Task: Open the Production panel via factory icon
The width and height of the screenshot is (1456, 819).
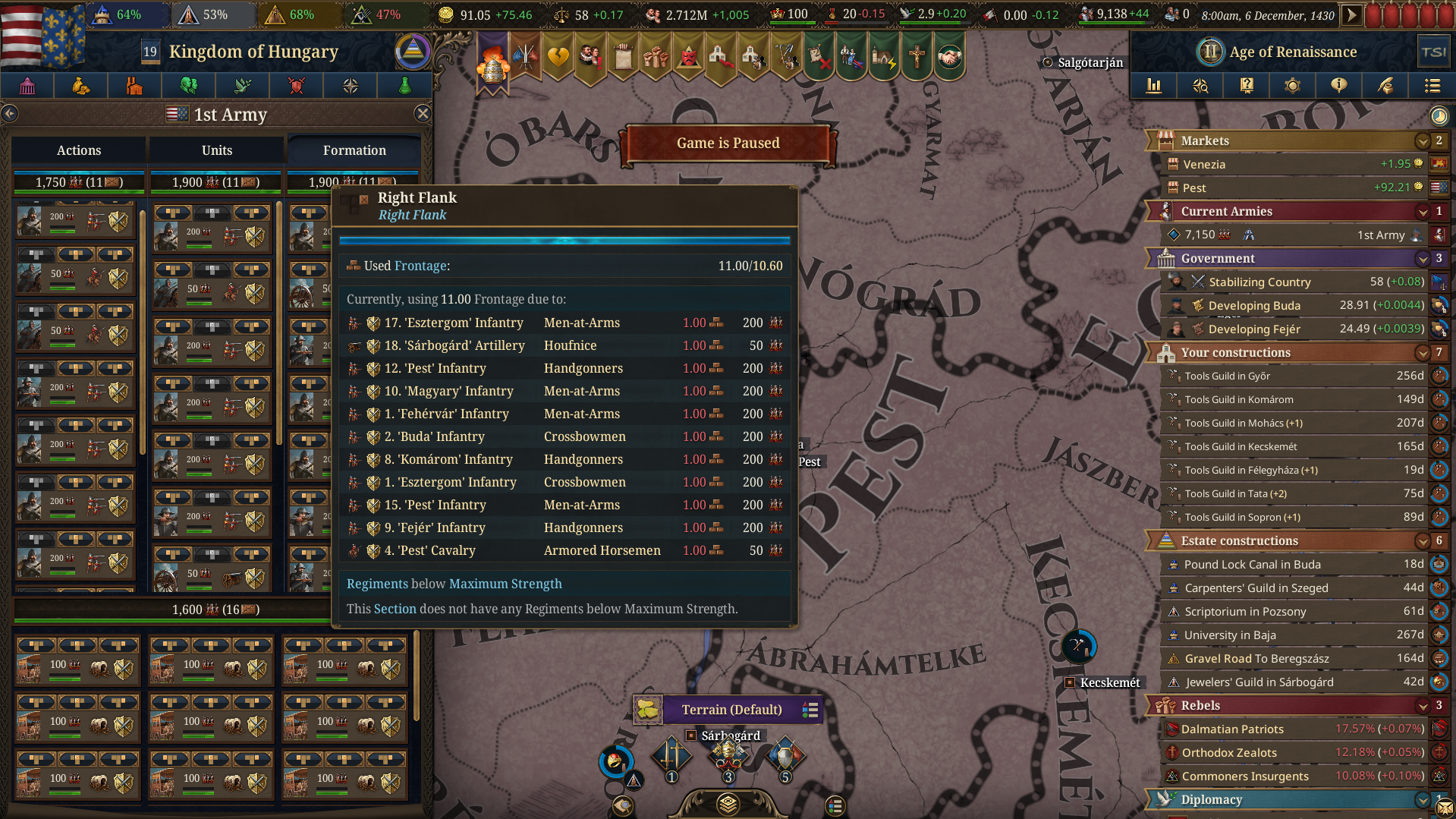Action: tap(134, 86)
